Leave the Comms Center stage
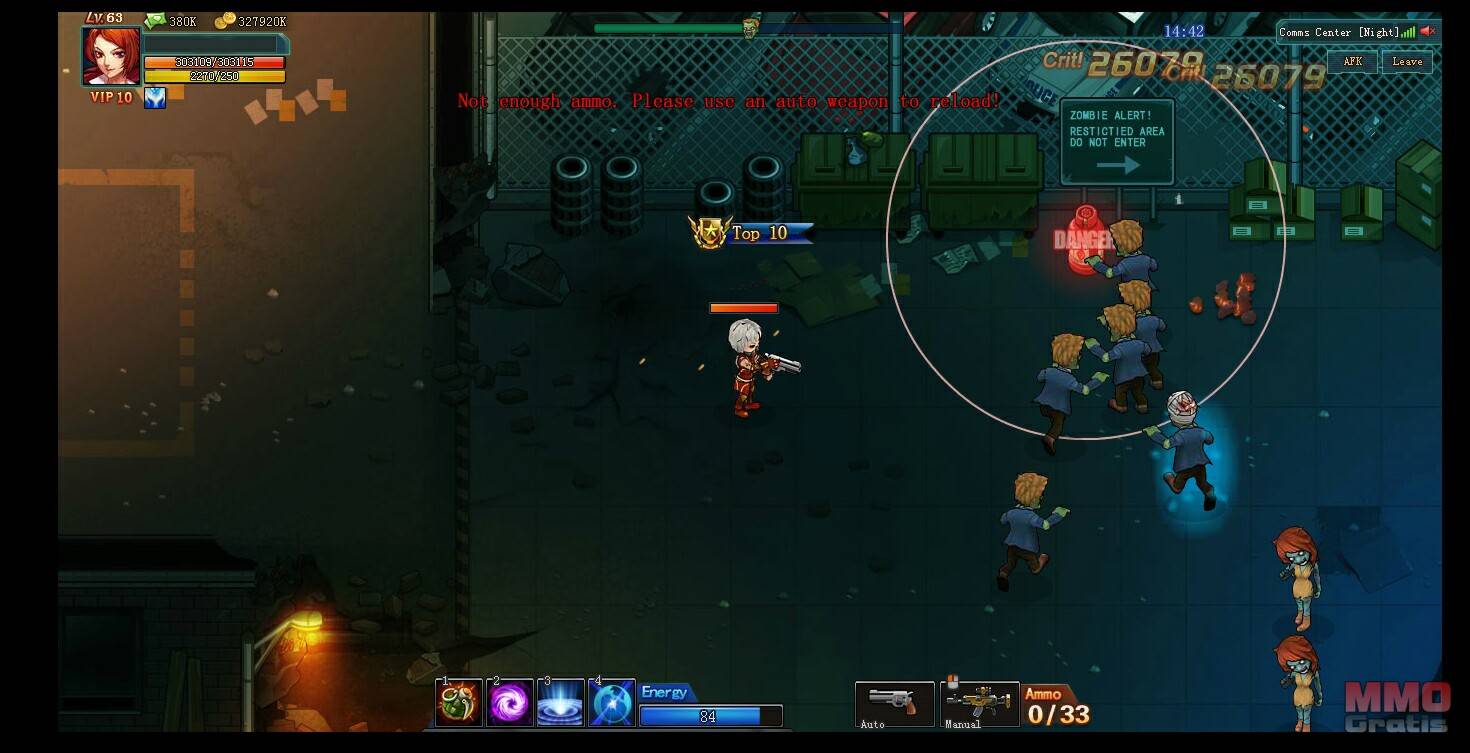Viewport: 1470px width, 753px height. coord(1407,62)
